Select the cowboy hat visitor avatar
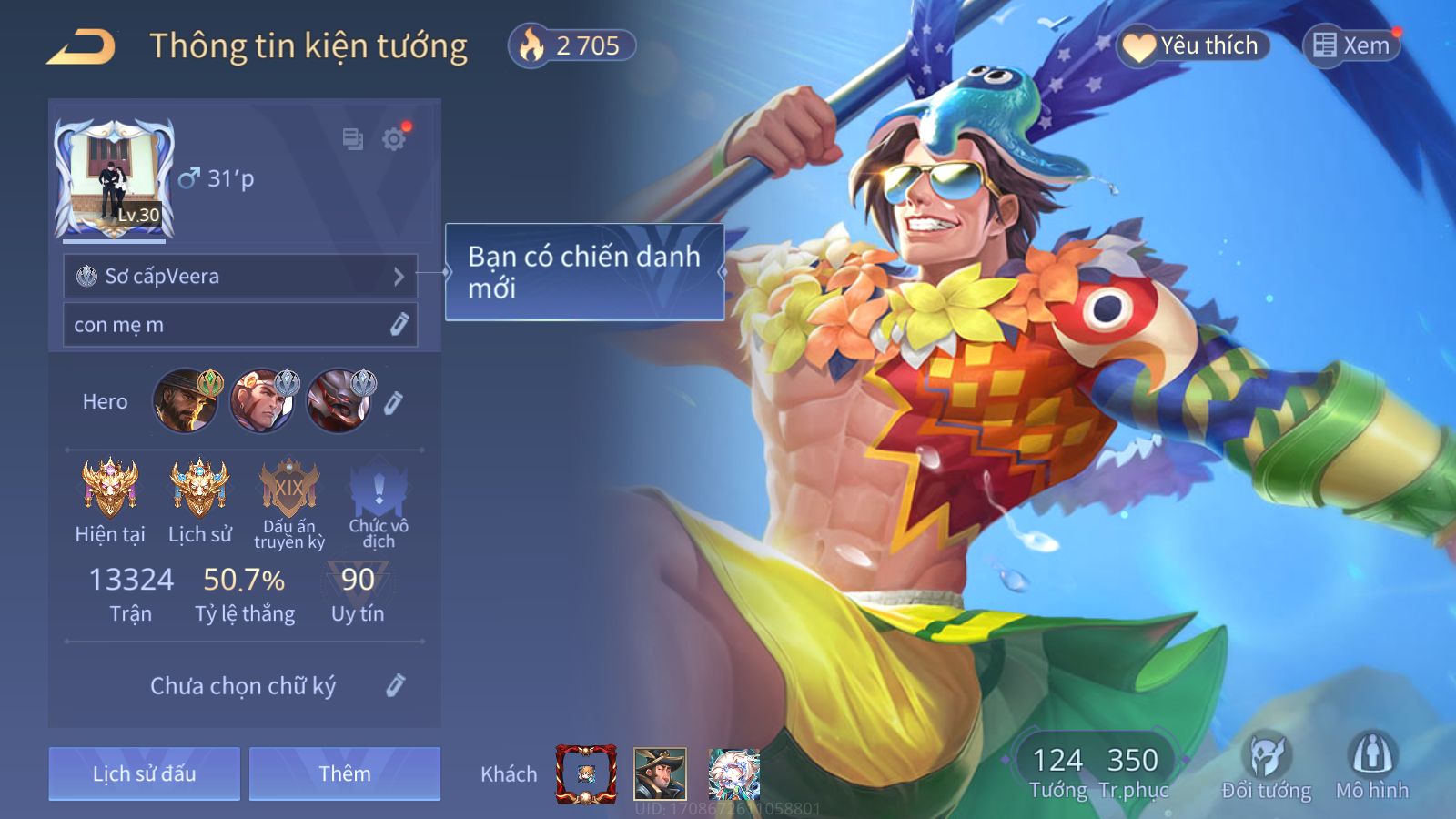 click(x=660, y=774)
